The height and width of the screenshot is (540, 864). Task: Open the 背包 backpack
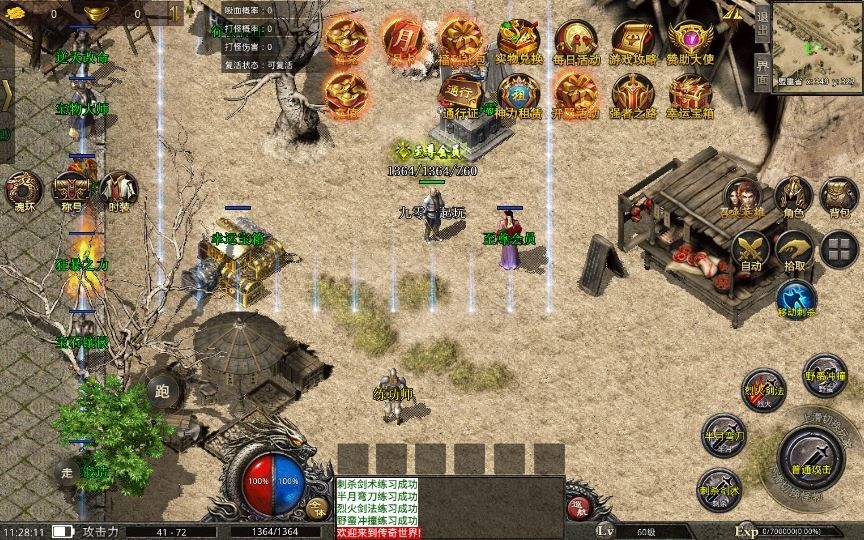[x=839, y=196]
